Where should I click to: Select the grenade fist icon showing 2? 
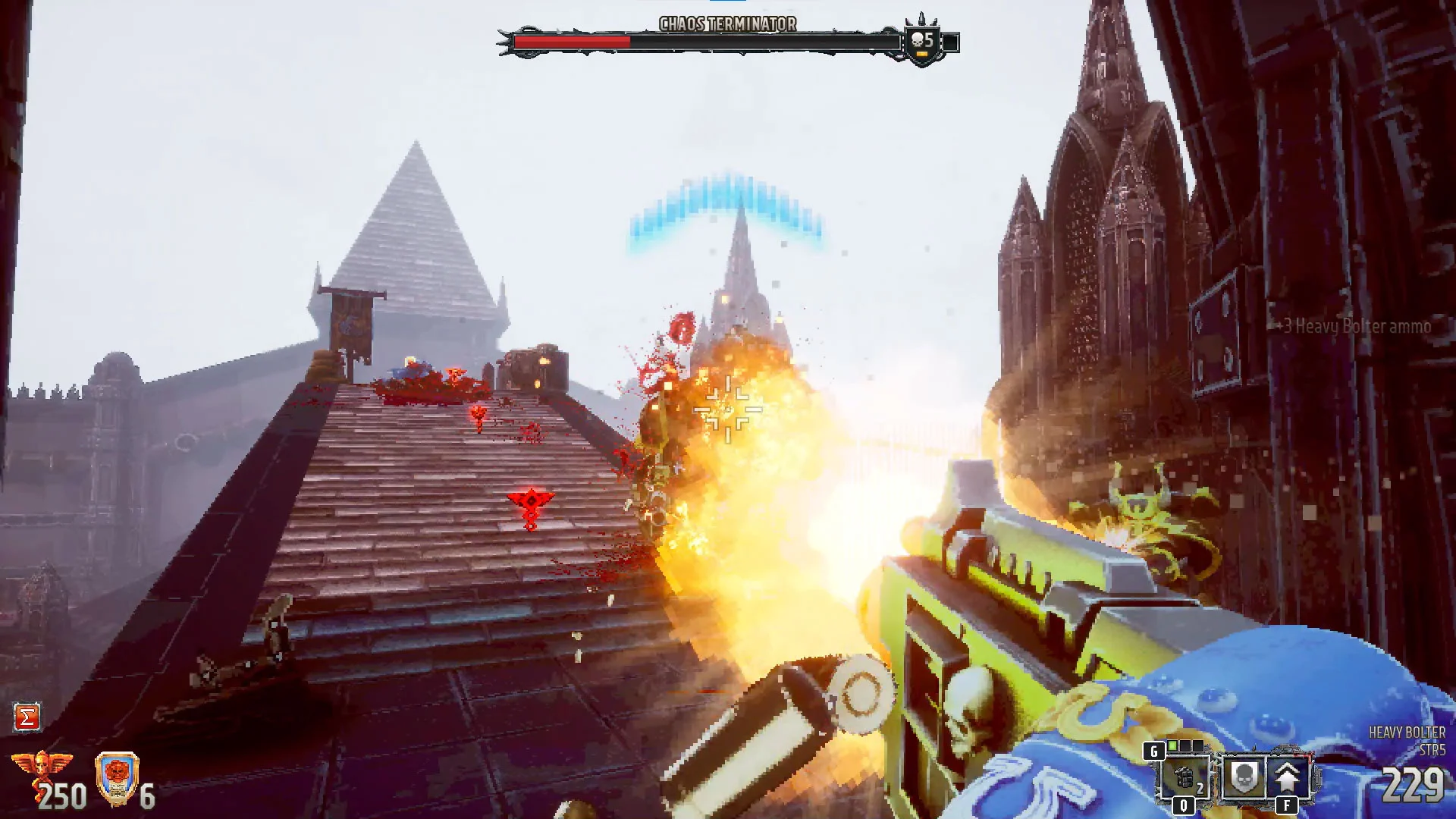click(1183, 778)
